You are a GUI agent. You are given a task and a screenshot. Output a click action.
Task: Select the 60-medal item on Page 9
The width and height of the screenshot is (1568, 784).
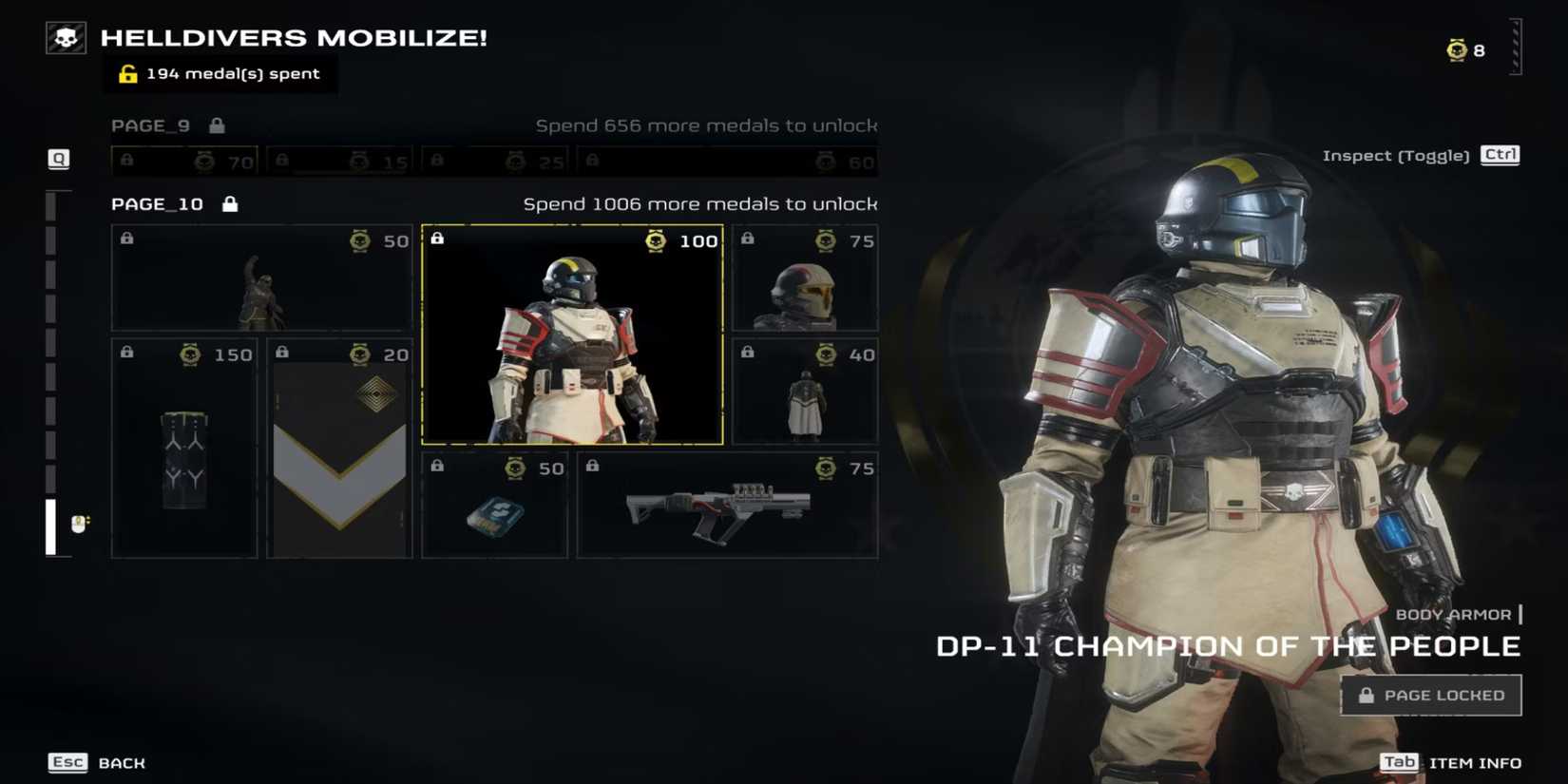[727, 162]
